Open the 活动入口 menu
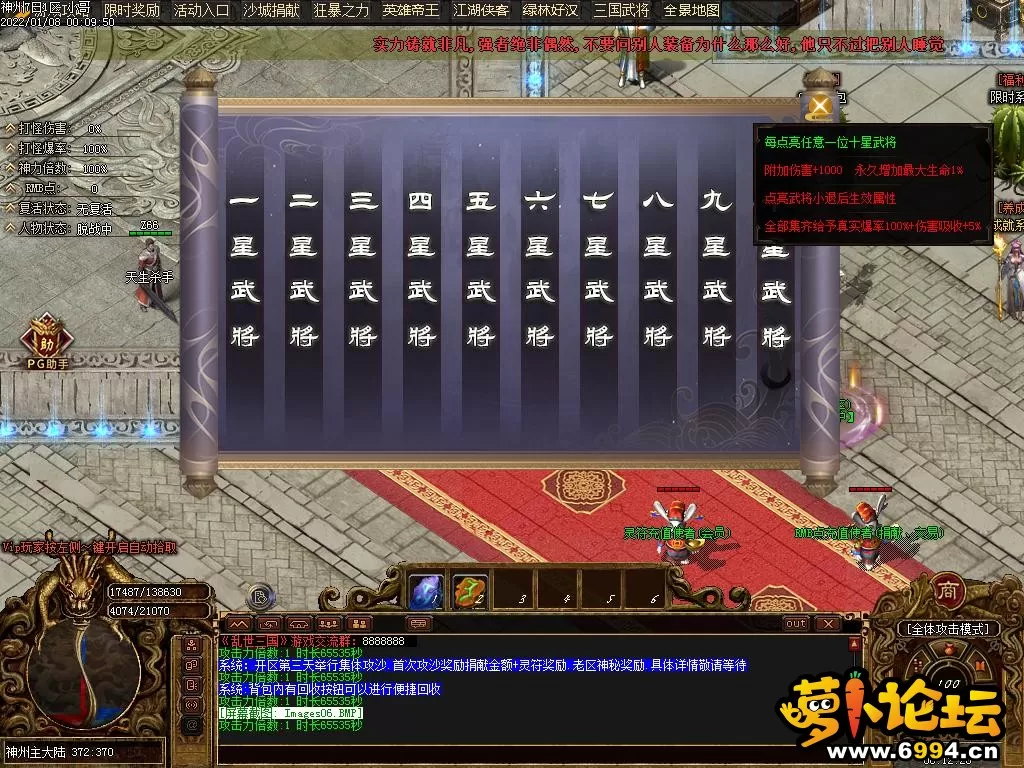Screen dimensions: 1024x768 point(201,11)
